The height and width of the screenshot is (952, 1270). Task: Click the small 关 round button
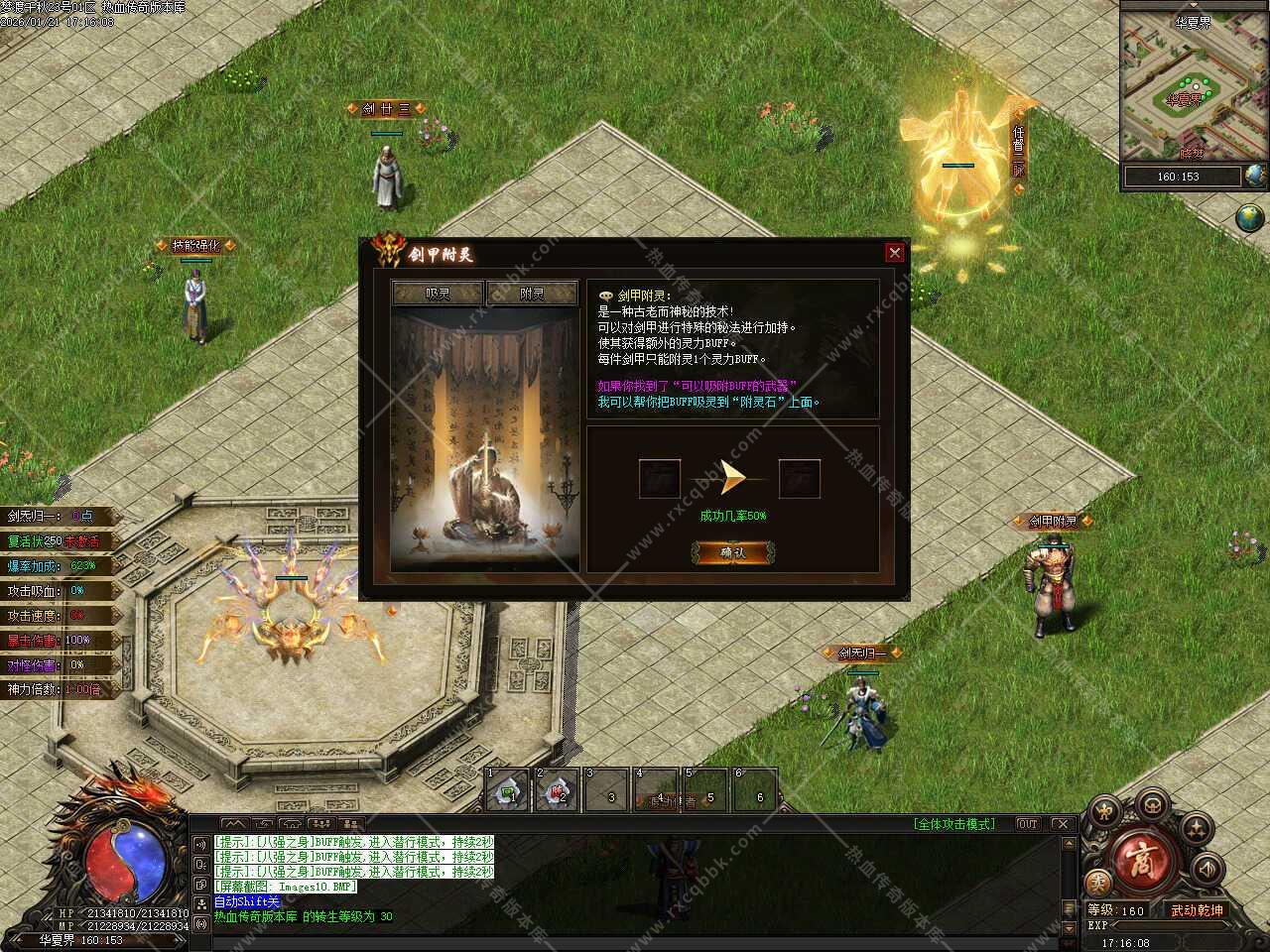click(1097, 883)
